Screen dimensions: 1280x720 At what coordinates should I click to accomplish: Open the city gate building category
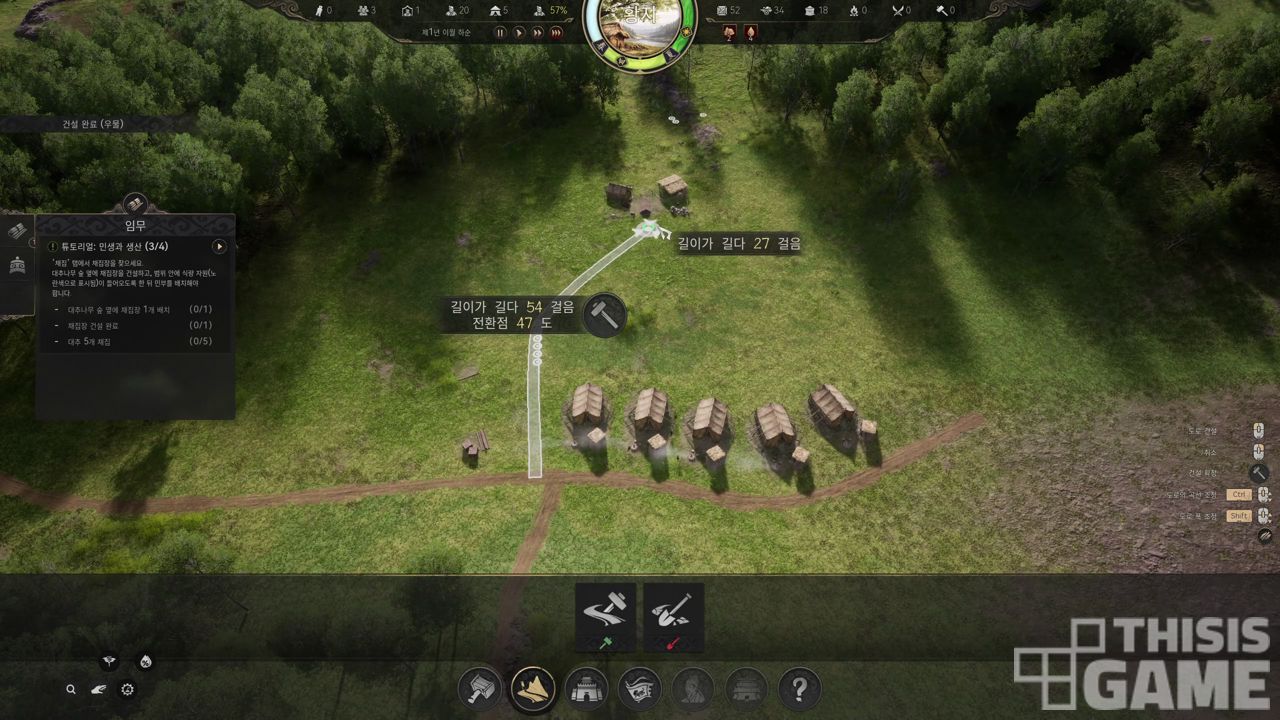(x=586, y=689)
